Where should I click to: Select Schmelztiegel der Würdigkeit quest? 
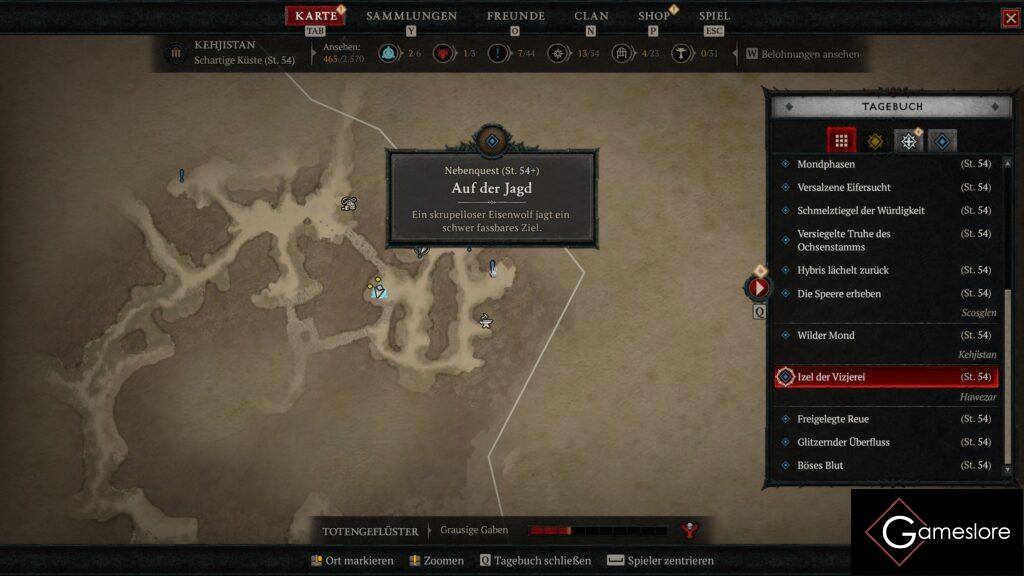click(x=860, y=211)
